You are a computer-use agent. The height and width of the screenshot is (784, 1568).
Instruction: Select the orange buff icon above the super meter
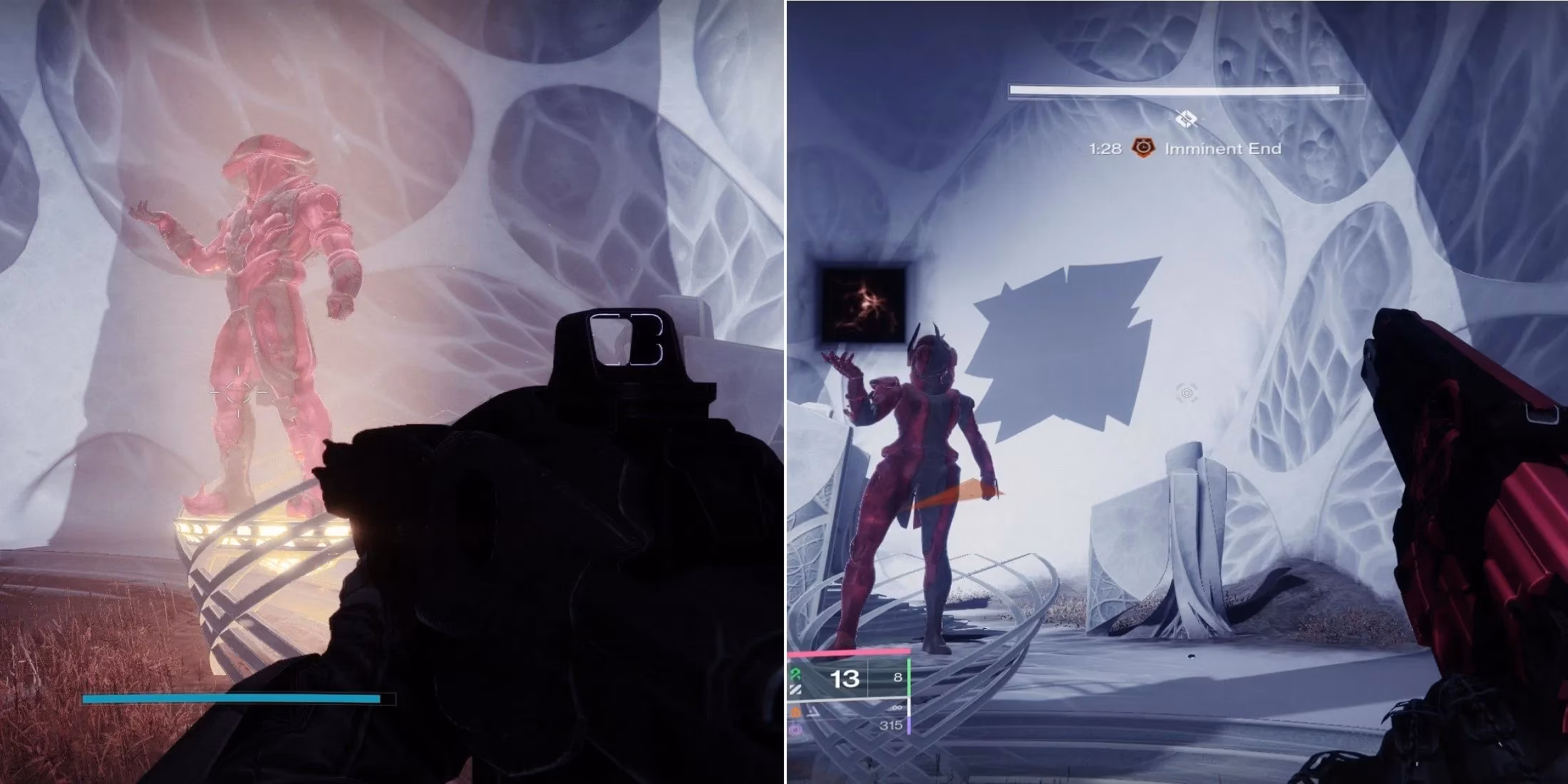point(796,713)
